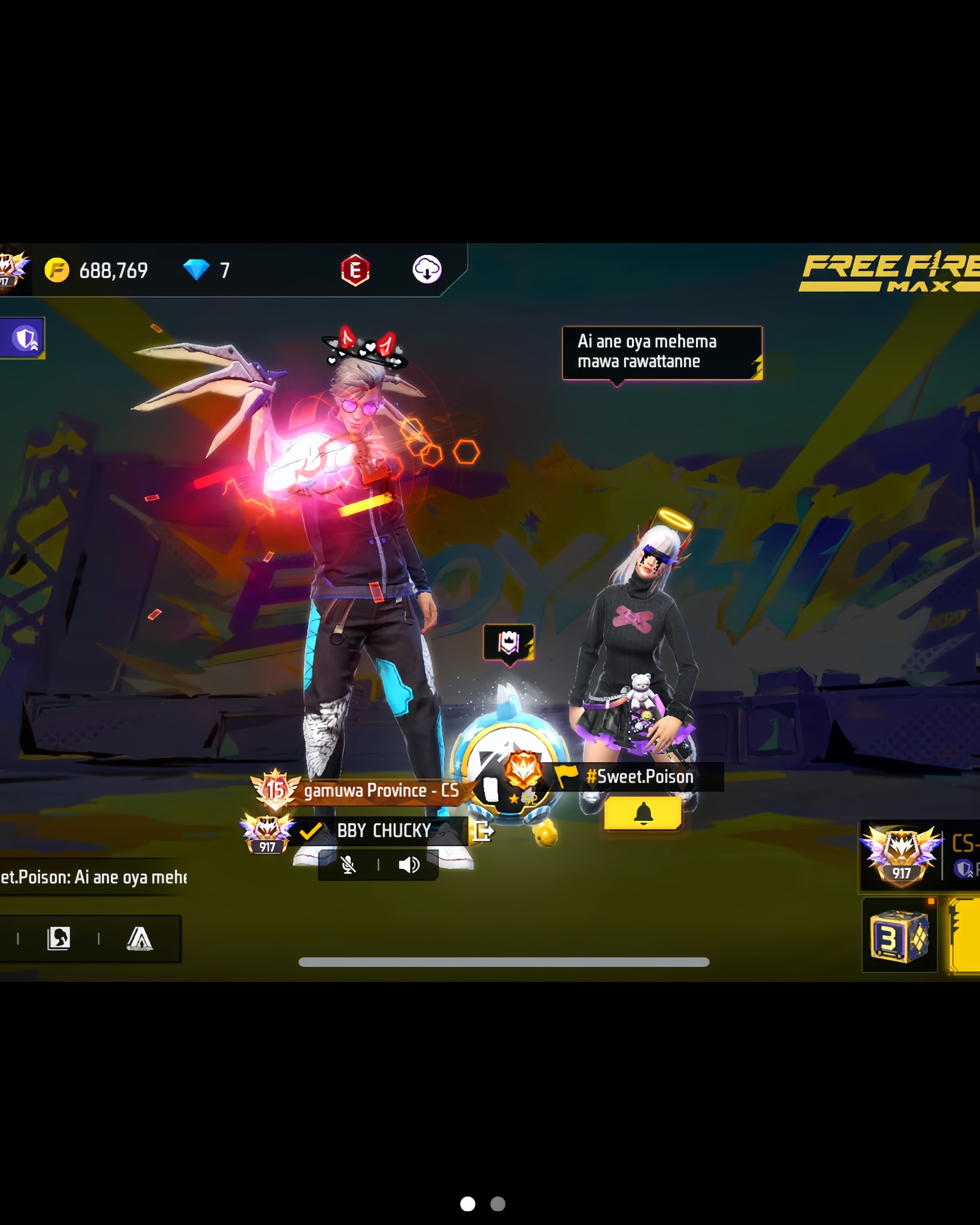The width and height of the screenshot is (980, 1225).
Task: Open the chat message from Sweet.Poison
Action: (x=94, y=877)
